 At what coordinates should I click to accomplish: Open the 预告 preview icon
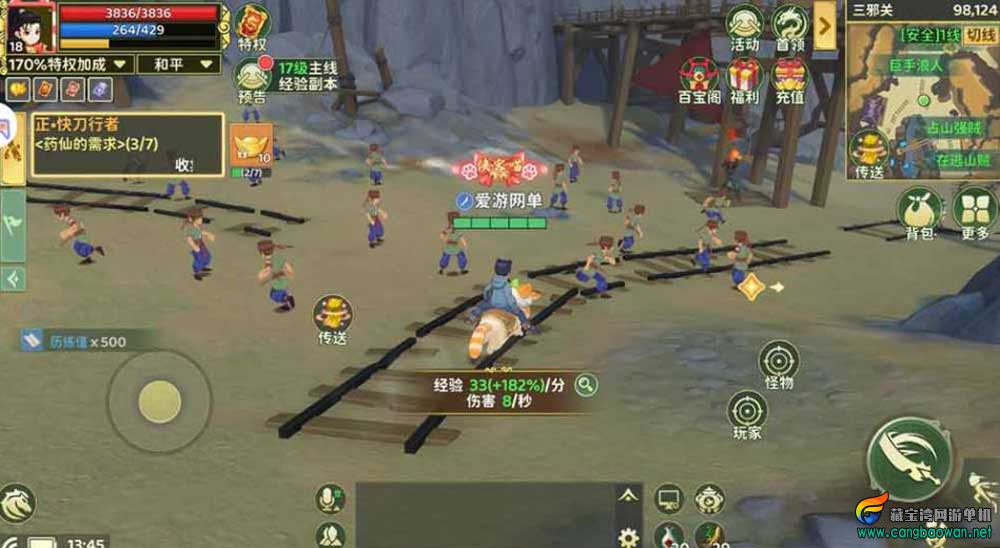click(252, 78)
